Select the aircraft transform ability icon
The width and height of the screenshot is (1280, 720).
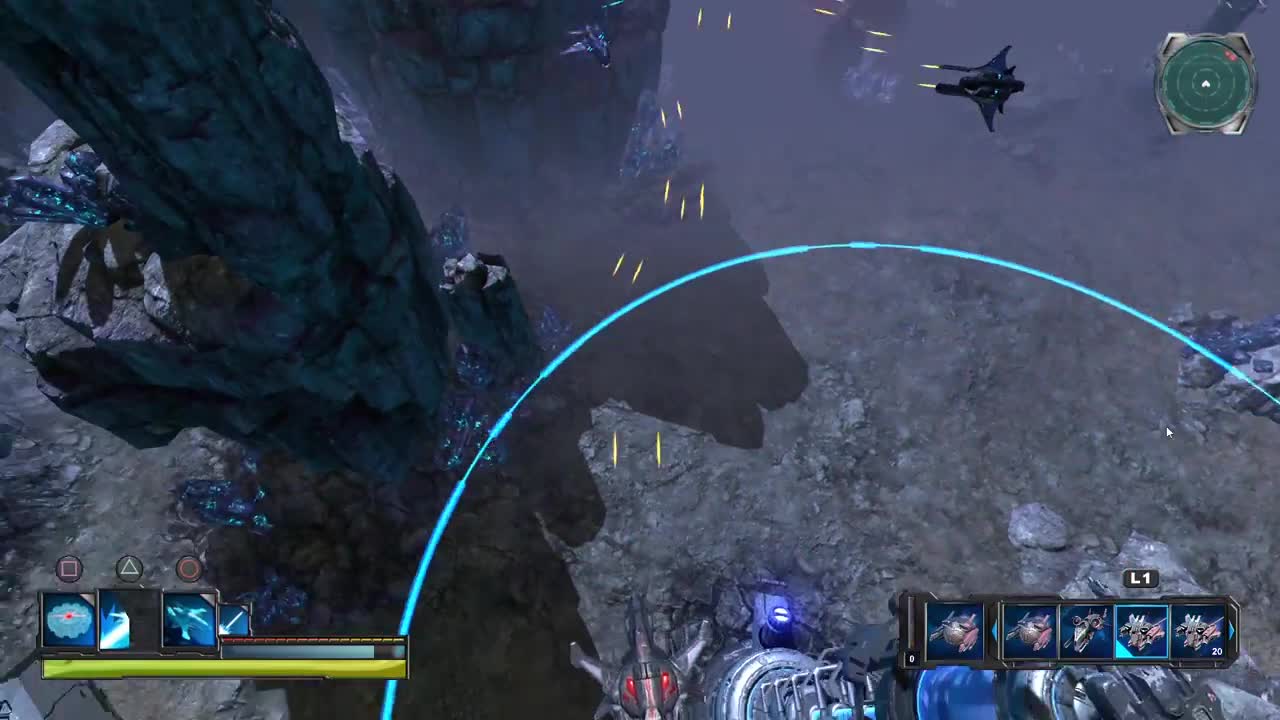[188, 619]
